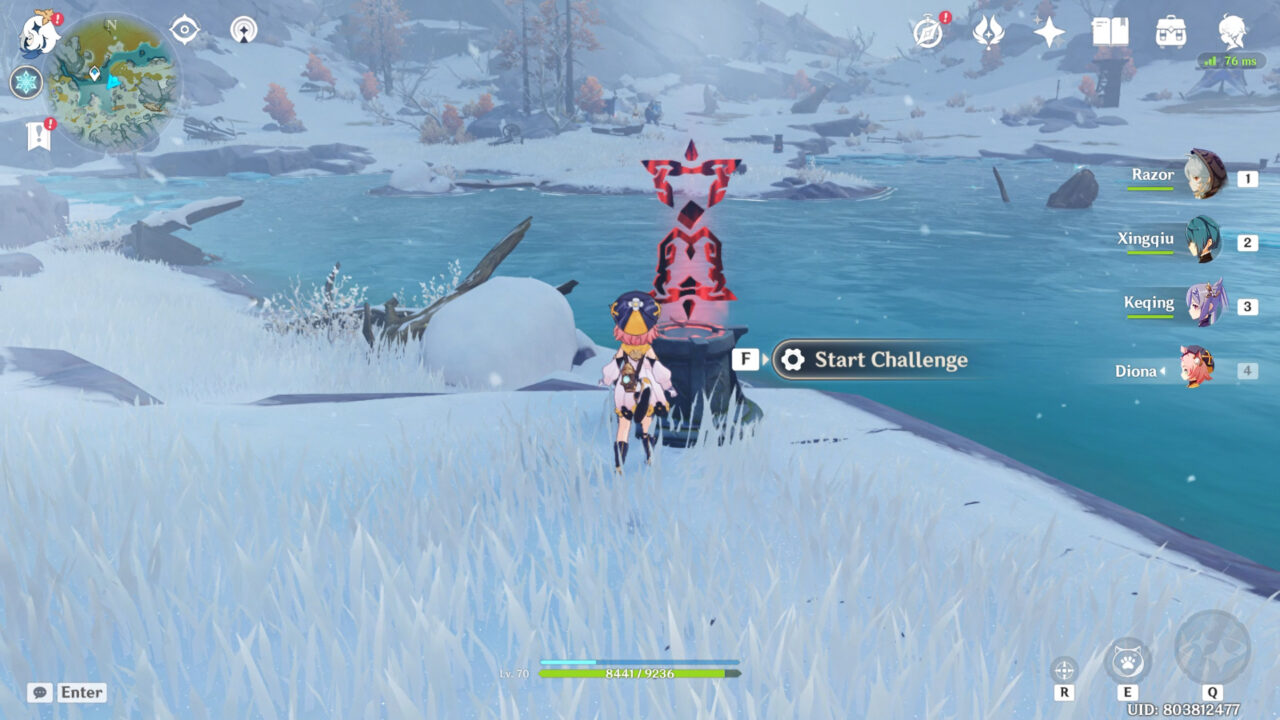Open the four-point star Wish icon
Screen dimensions: 1280x720
click(x=1049, y=33)
